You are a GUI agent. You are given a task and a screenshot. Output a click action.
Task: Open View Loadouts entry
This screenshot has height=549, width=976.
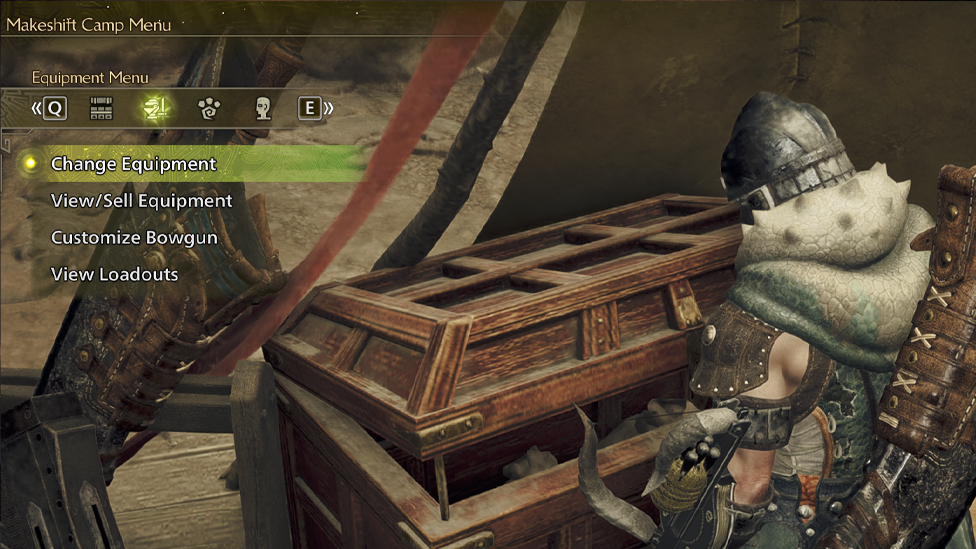[114, 274]
